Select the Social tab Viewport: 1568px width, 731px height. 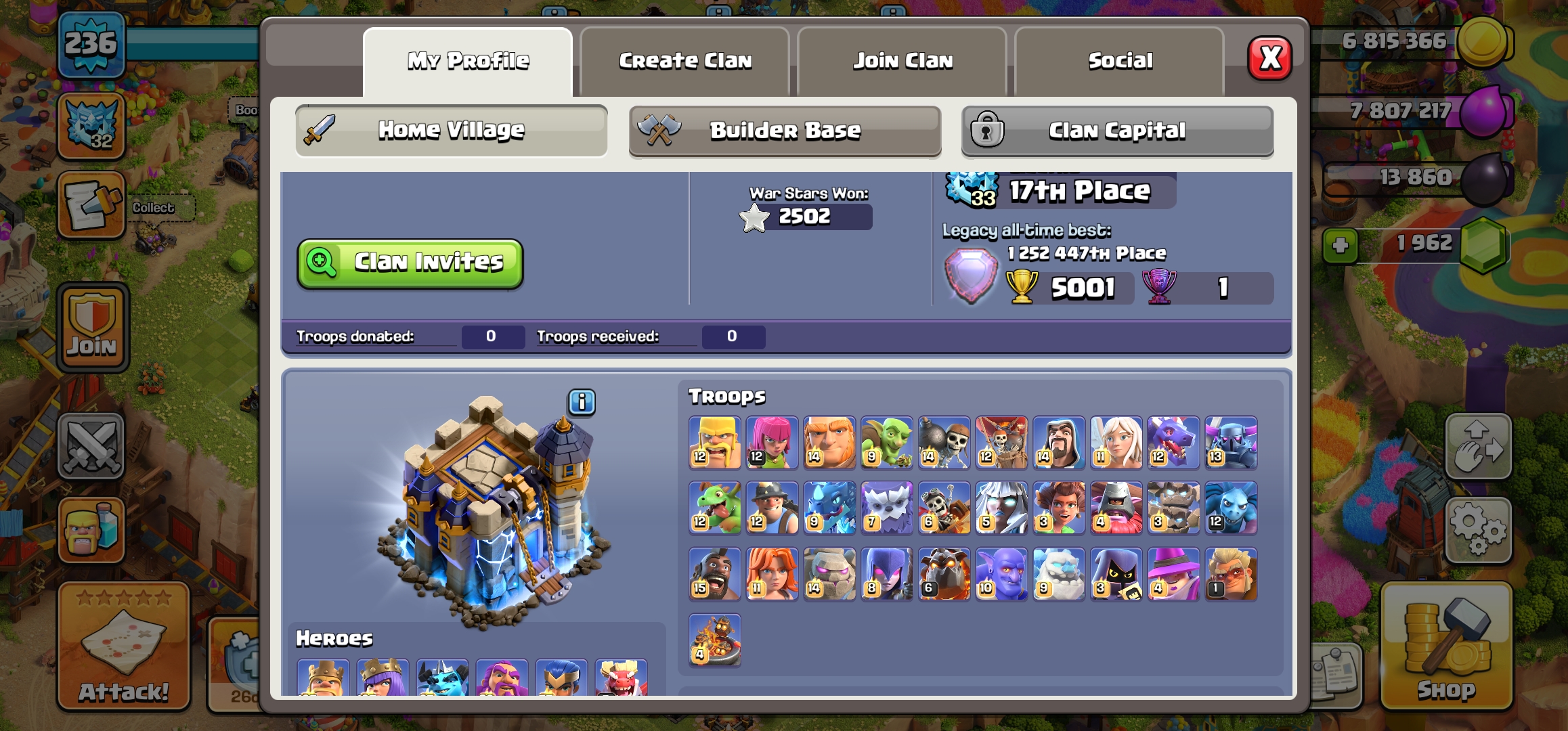(x=1120, y=62)
